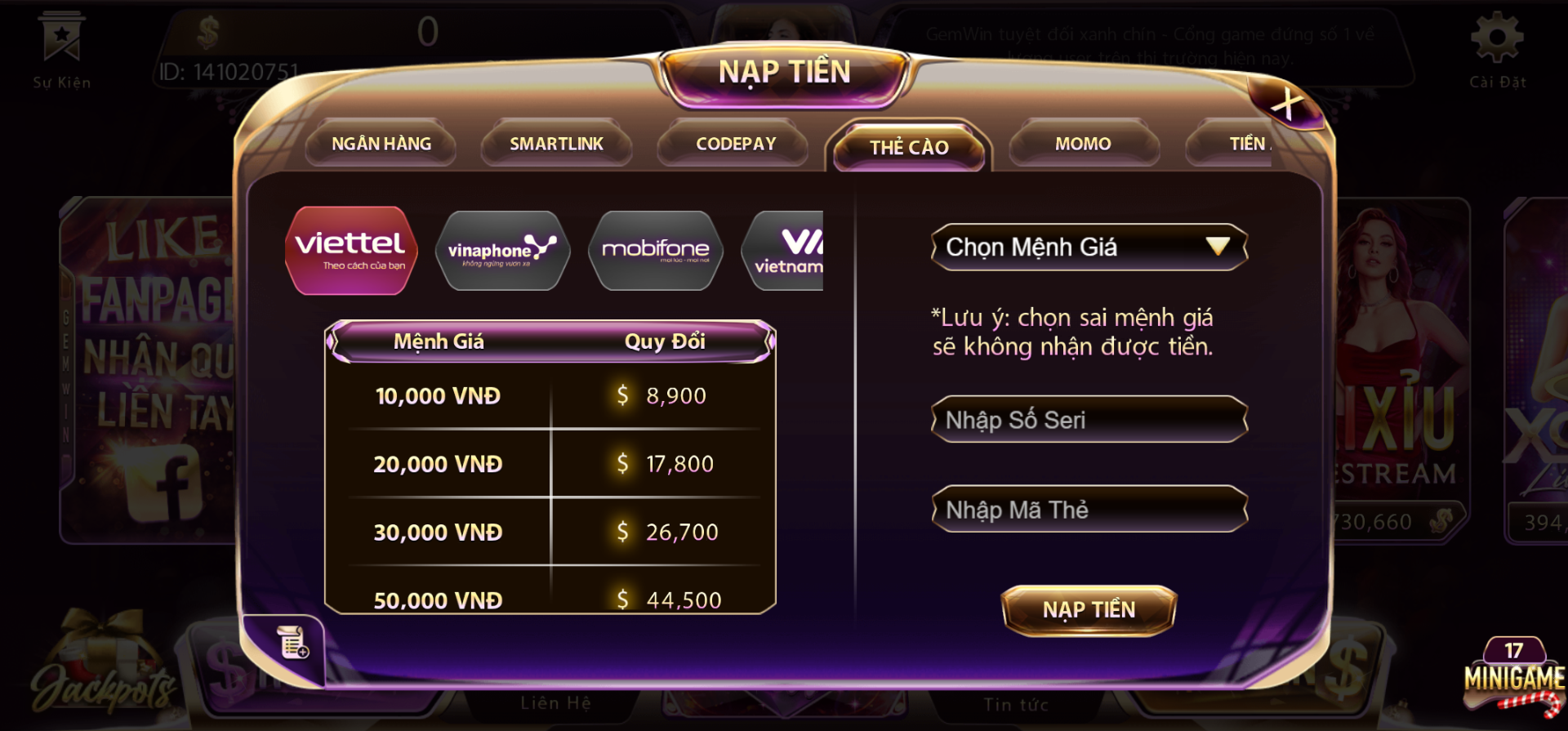Switch to the CODEPAY tab
Viewport: 1568px width, 731px height.
(733, 143)
